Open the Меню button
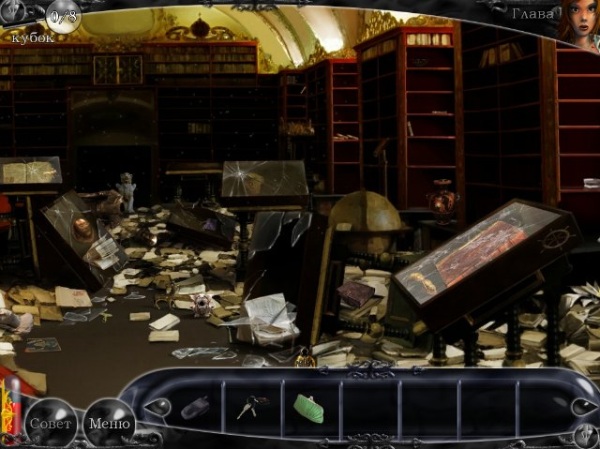Image resolution: width=600 pixels, height=449 pixels. coord(108,422)
